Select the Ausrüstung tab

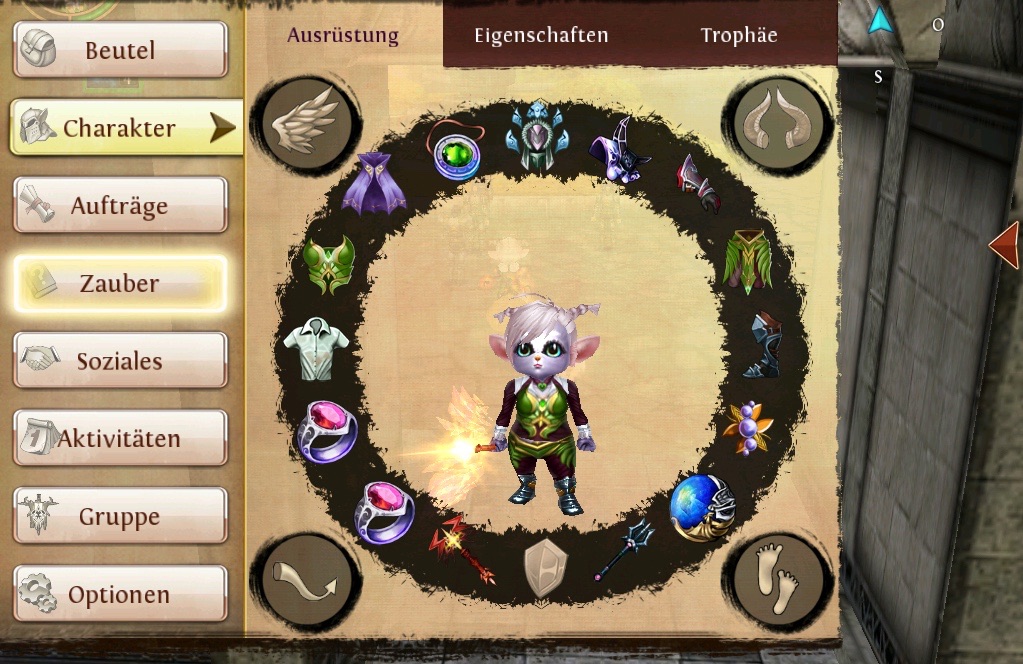343,35
